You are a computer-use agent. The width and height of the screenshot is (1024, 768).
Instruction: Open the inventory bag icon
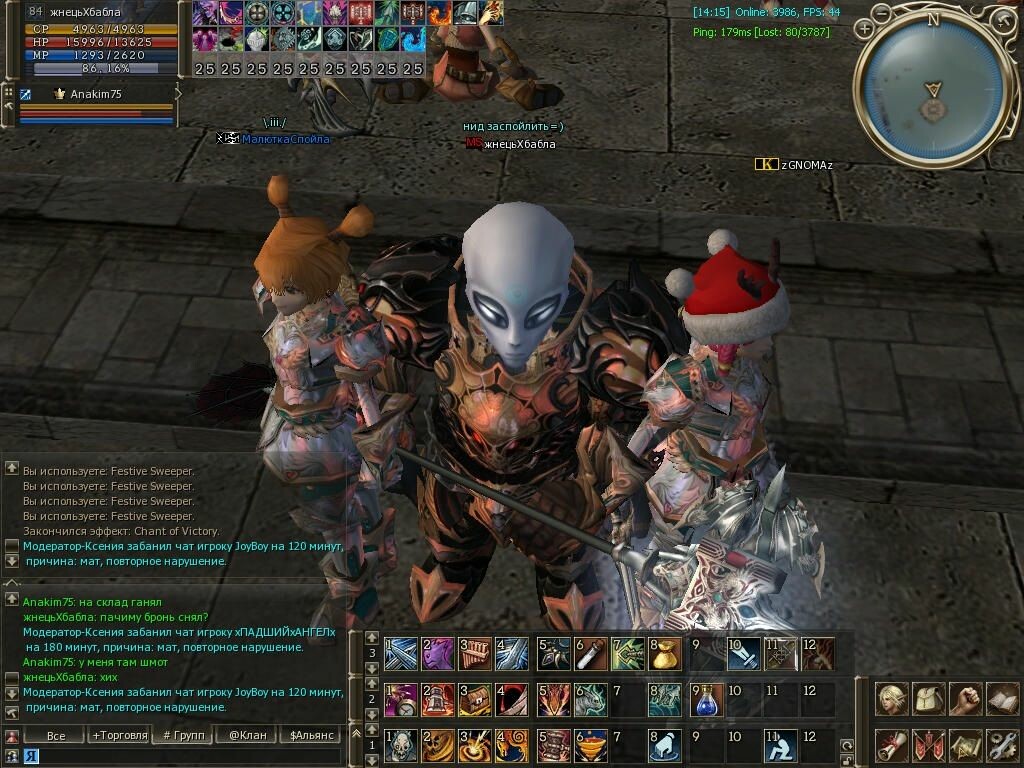(x=929, y=699)
